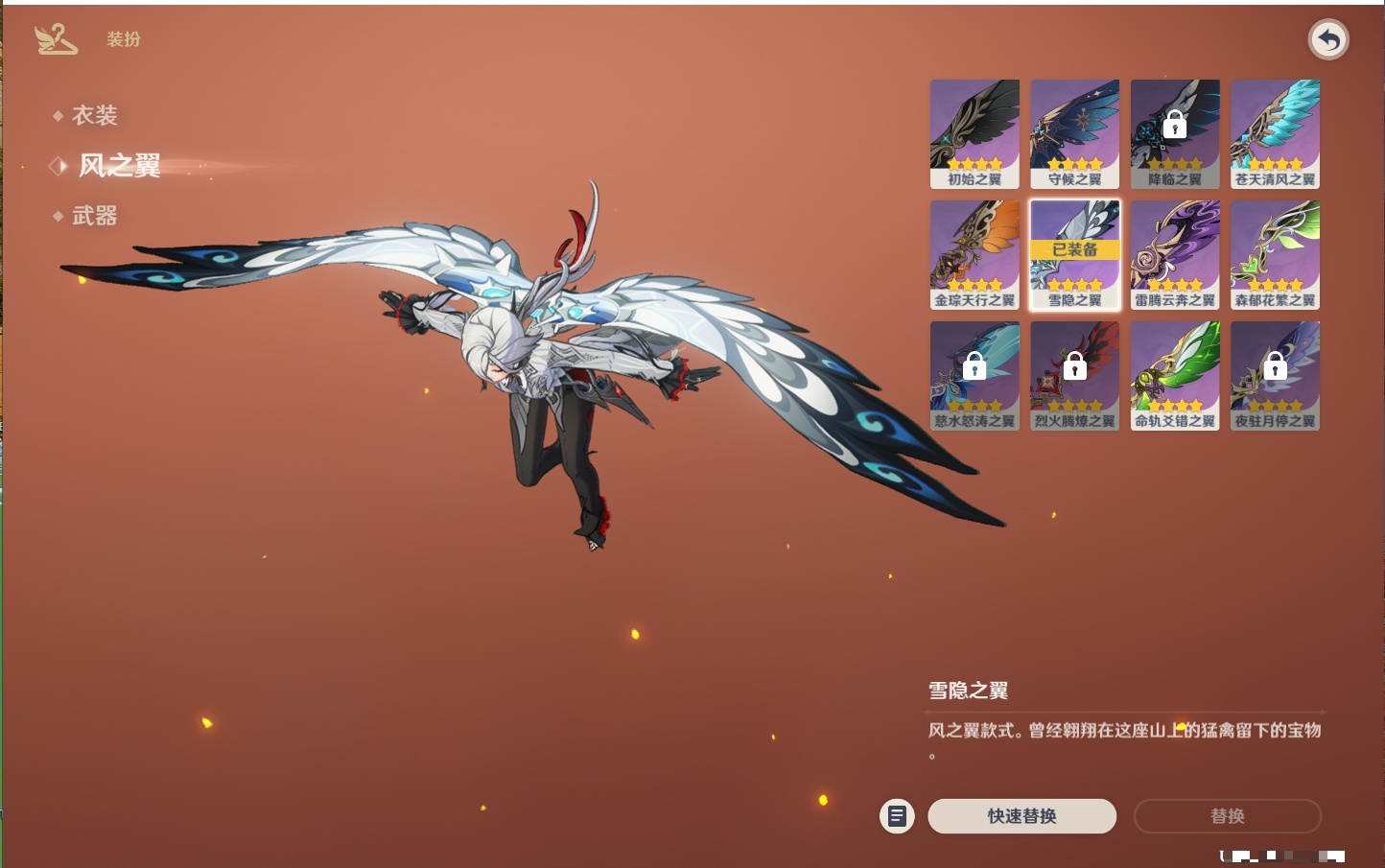Select the 初始之翼 glider
Viewport: 1385px width, 868px height.
(x=974, y=133)
